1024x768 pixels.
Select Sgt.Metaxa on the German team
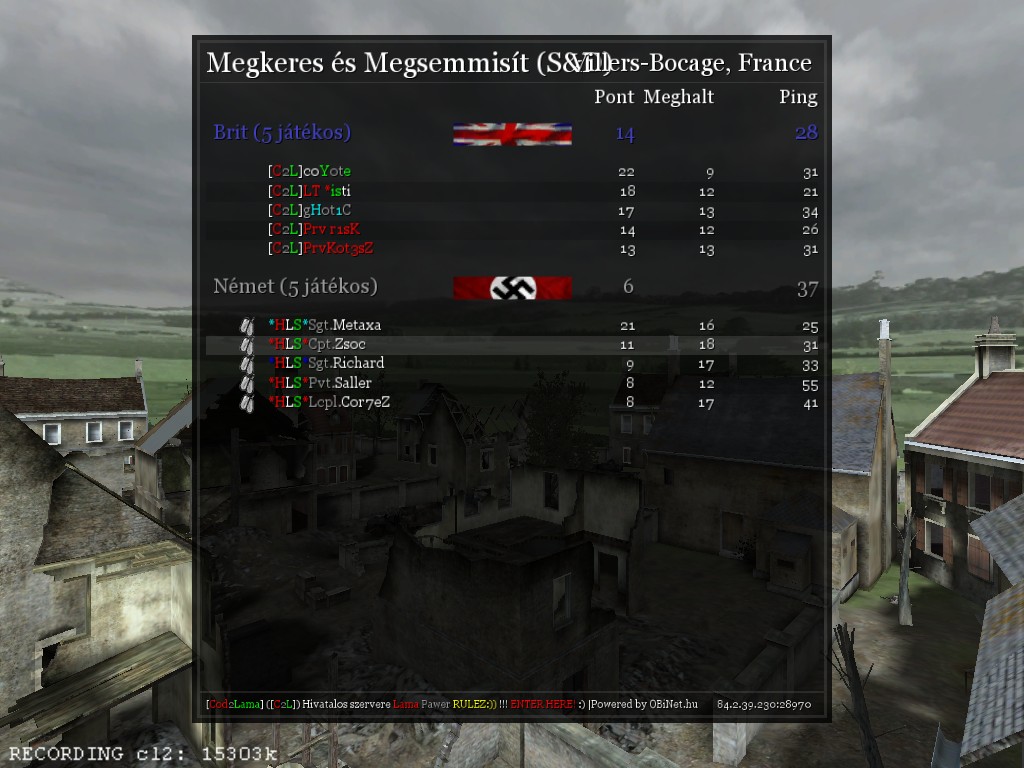coord(325,325)
